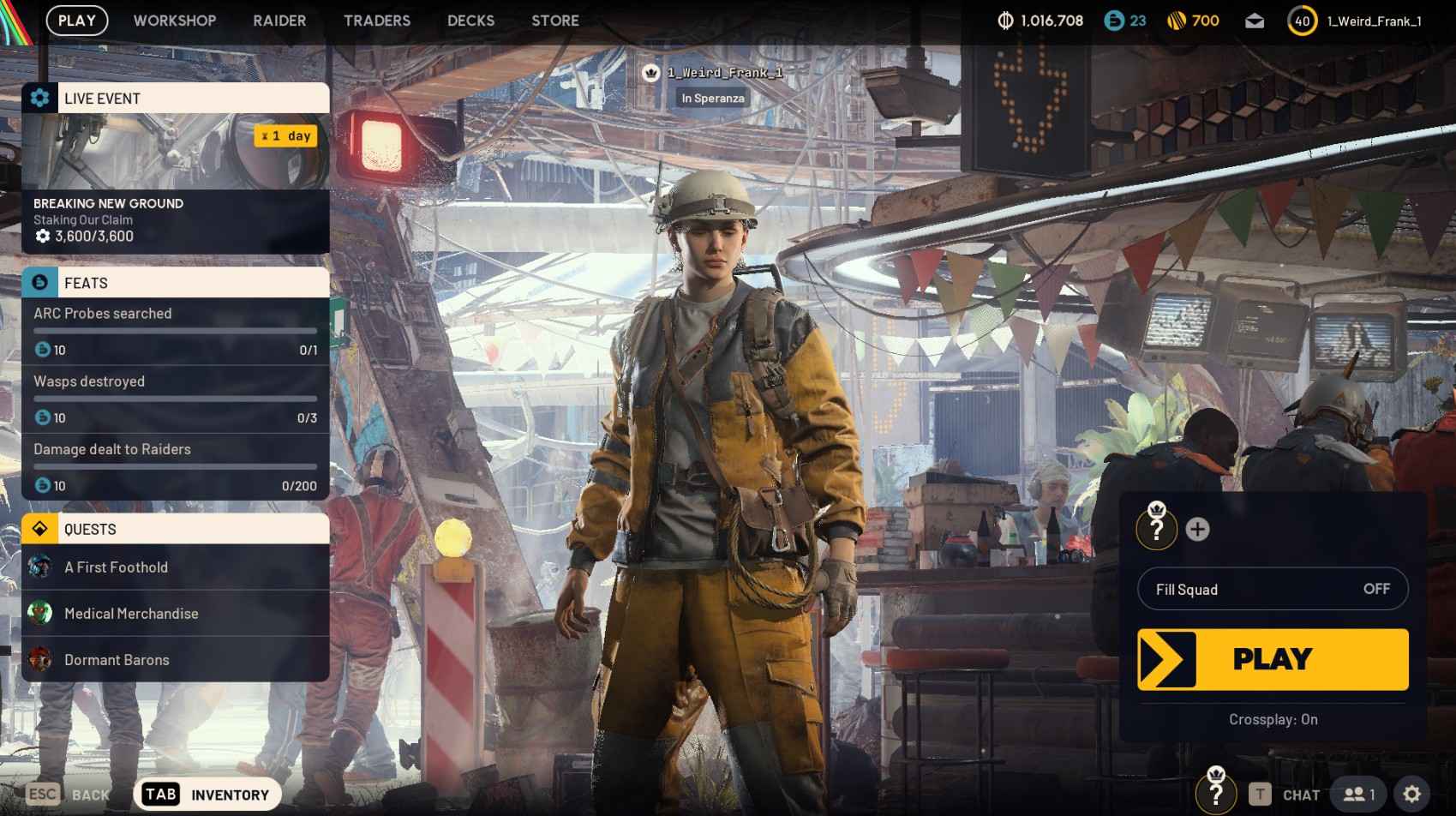The height and width of the screenshot is (816, 1456).
Task: Click the yellow coins currency icon
Action: point(1174,21)
